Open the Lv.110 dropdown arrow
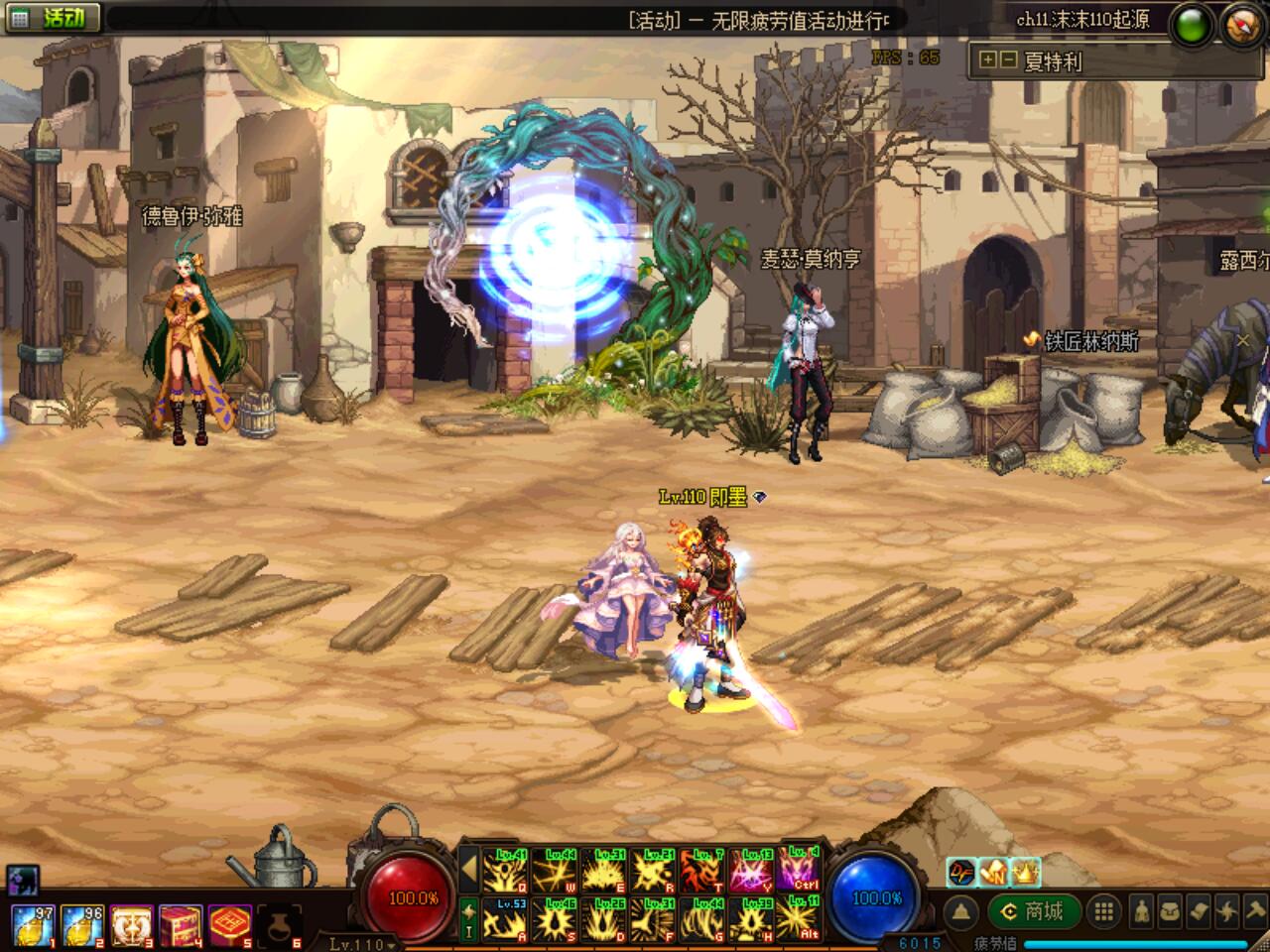 [x=393, y=945]
